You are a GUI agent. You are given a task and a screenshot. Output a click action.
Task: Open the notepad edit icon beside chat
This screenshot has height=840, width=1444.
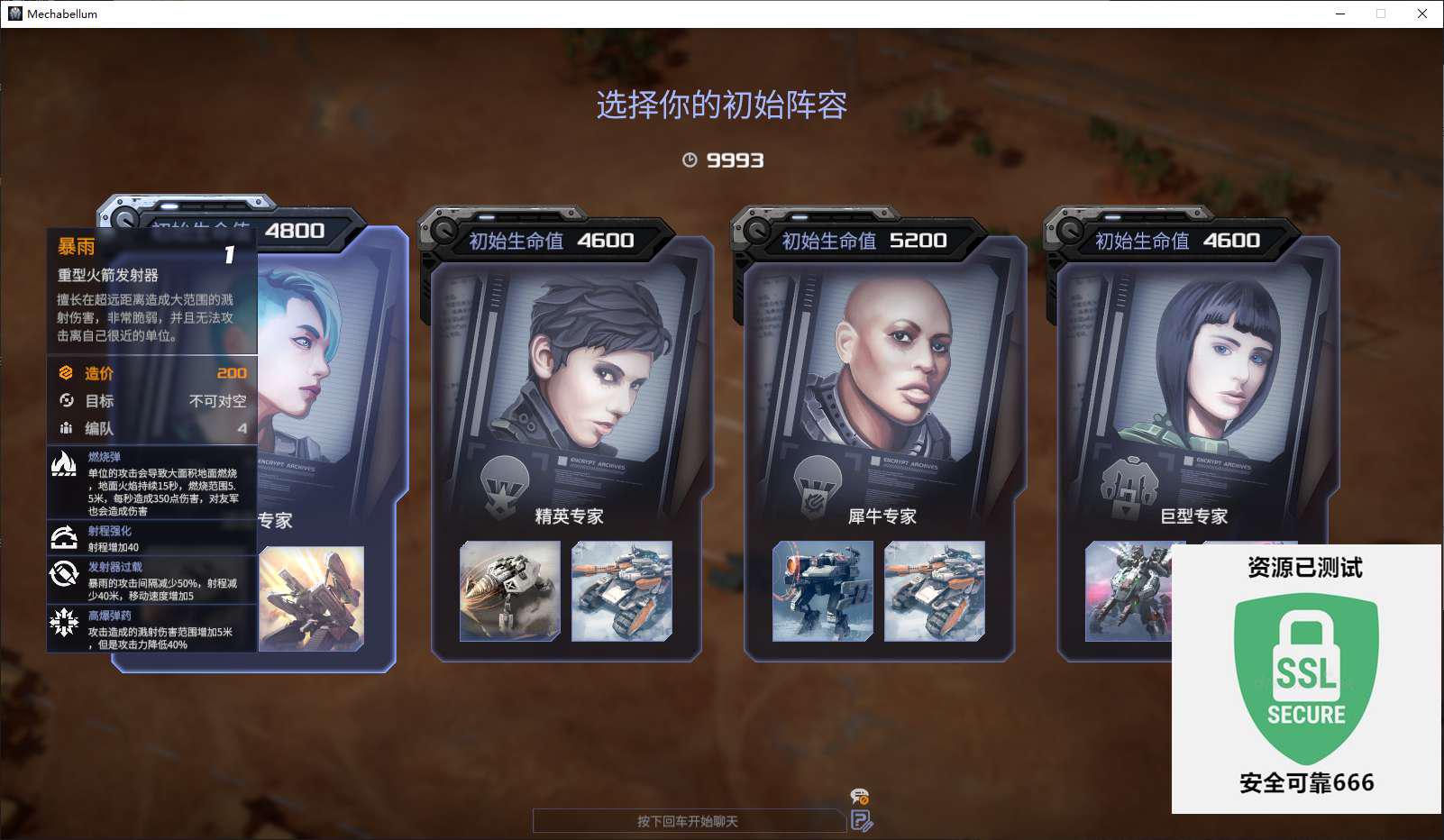tap(861, 821)
